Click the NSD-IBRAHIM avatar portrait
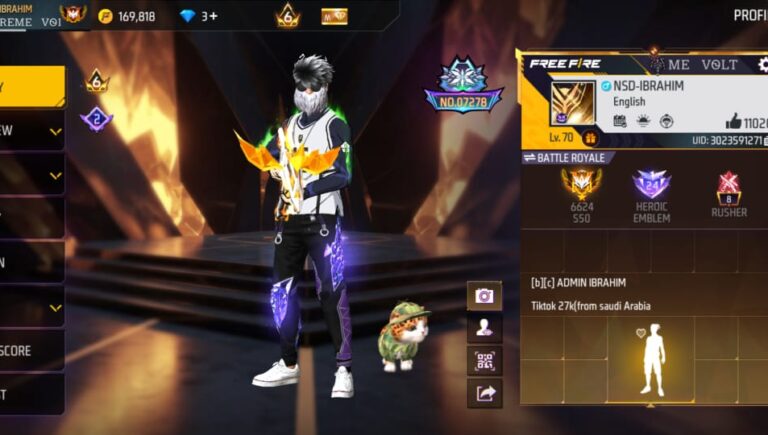 tap(572, 103)
